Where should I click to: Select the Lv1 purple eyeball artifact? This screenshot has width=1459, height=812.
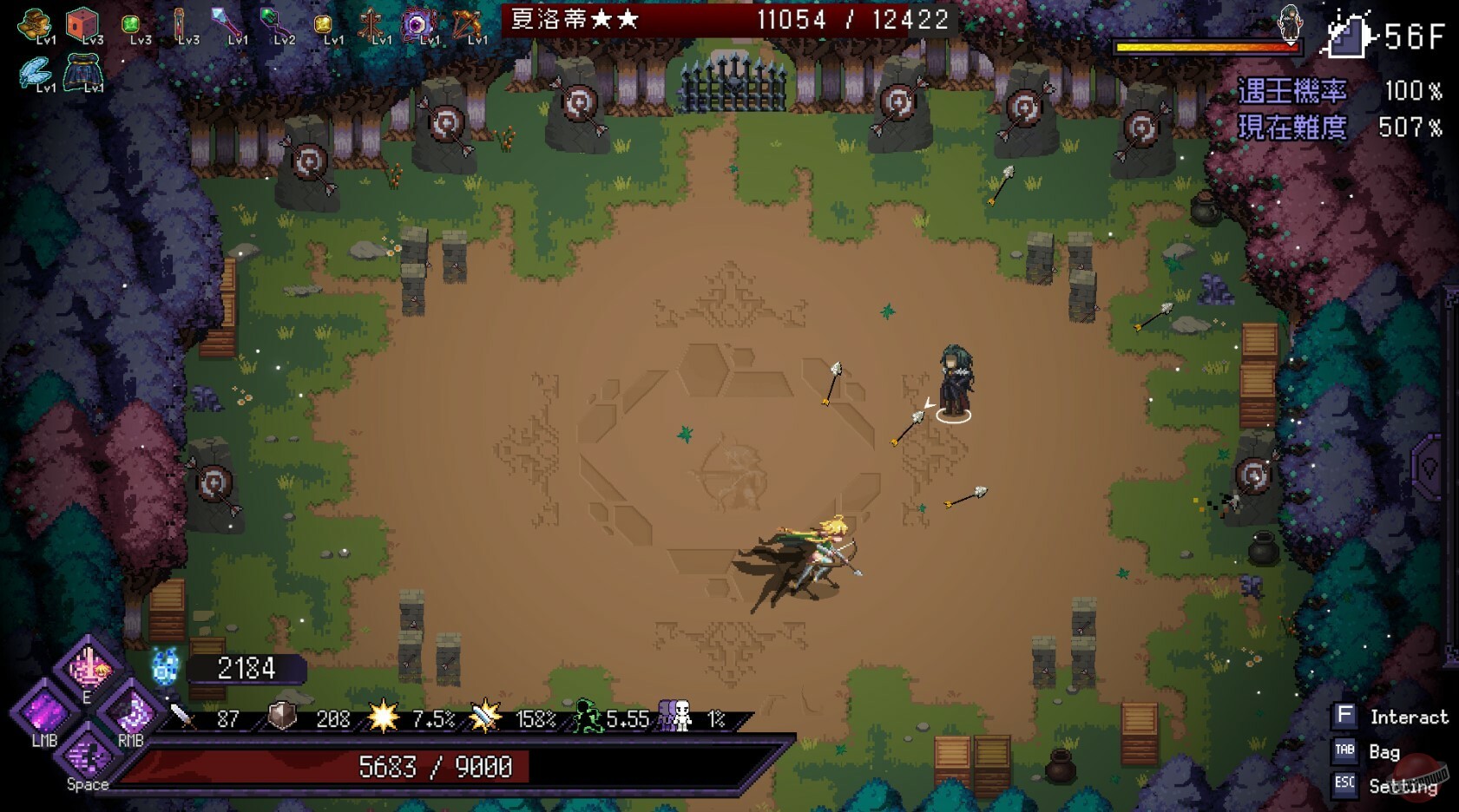pos(419,23)
